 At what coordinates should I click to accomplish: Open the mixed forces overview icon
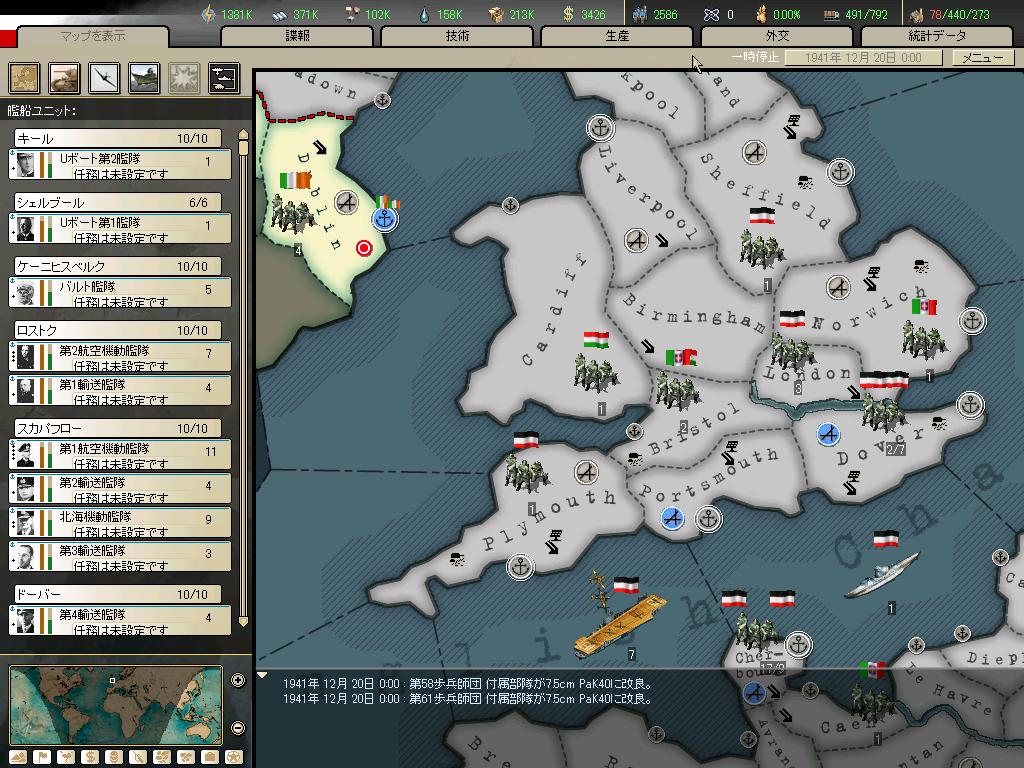pos(223,78)
